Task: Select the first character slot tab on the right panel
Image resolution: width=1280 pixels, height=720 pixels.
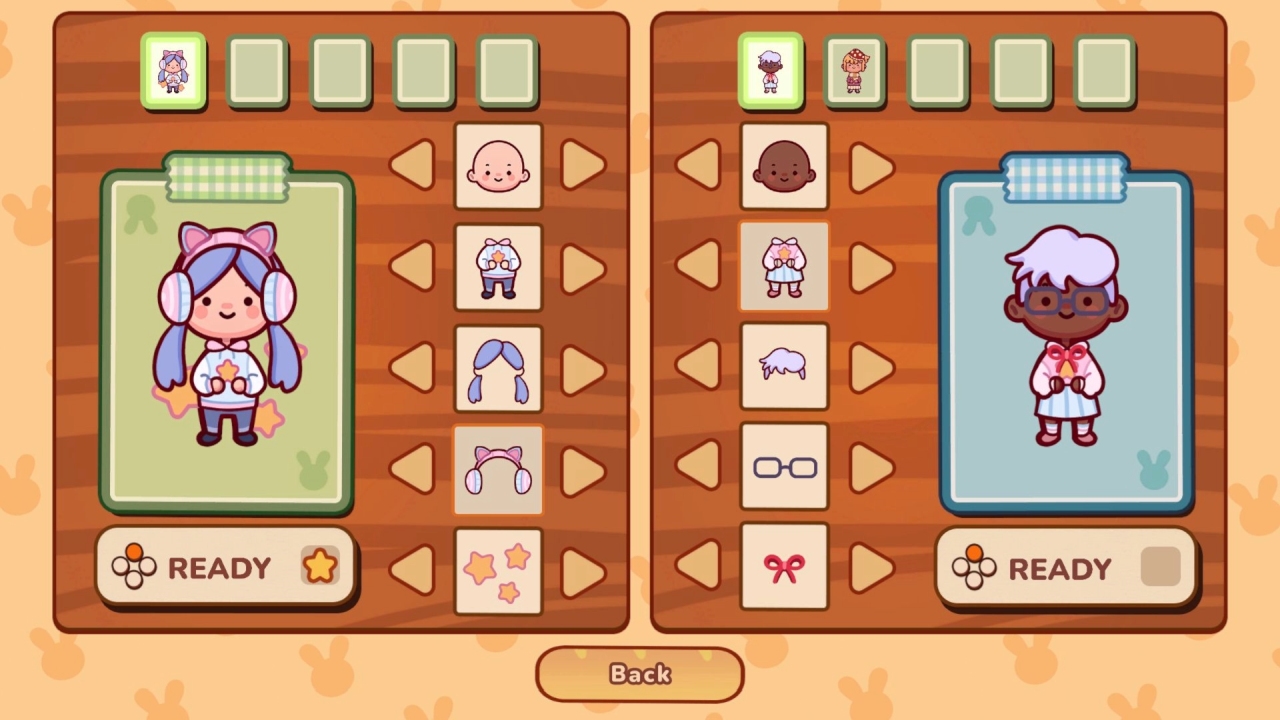Action: point(771,70)
